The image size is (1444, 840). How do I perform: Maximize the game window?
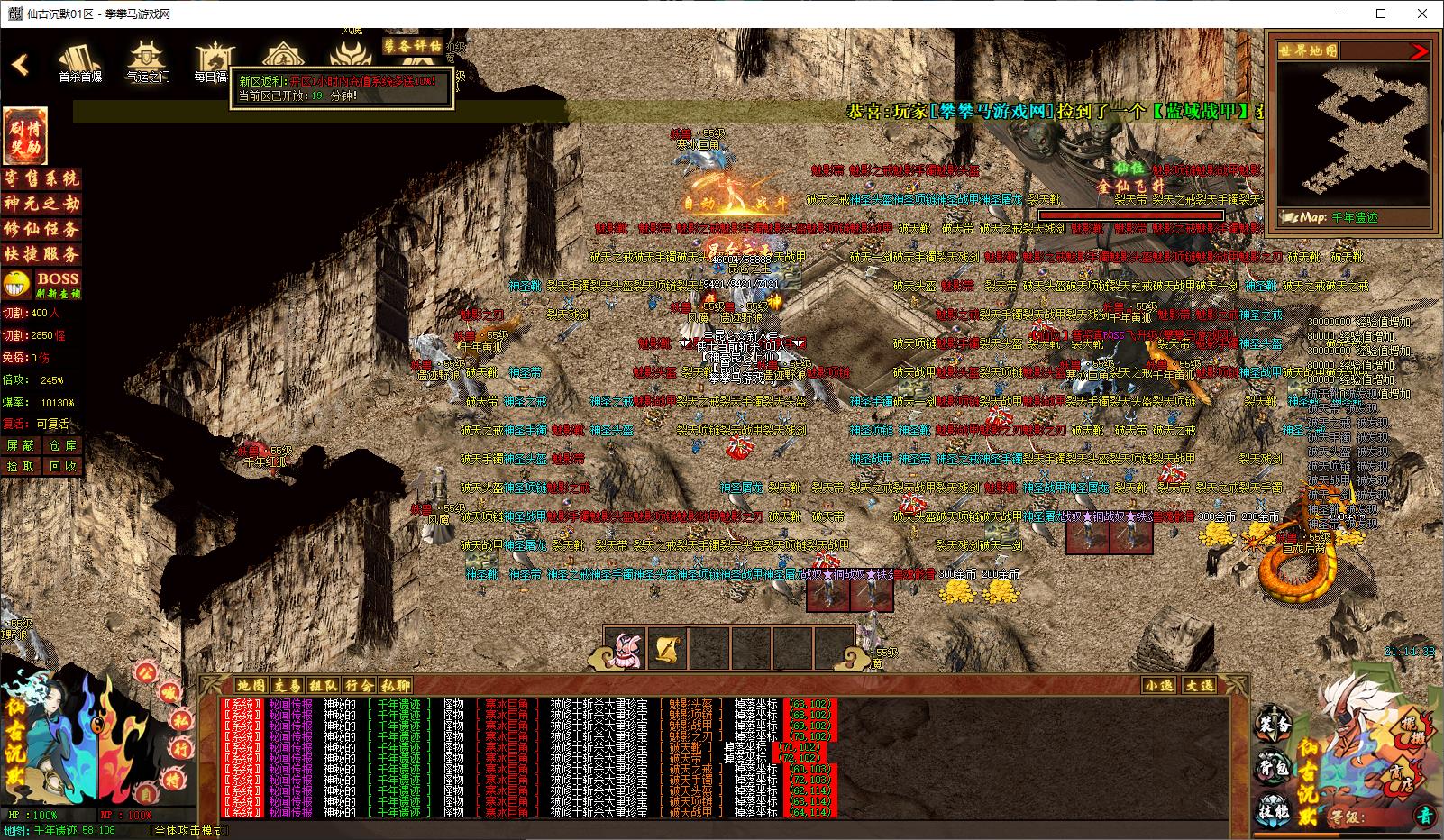(1382, 14)
